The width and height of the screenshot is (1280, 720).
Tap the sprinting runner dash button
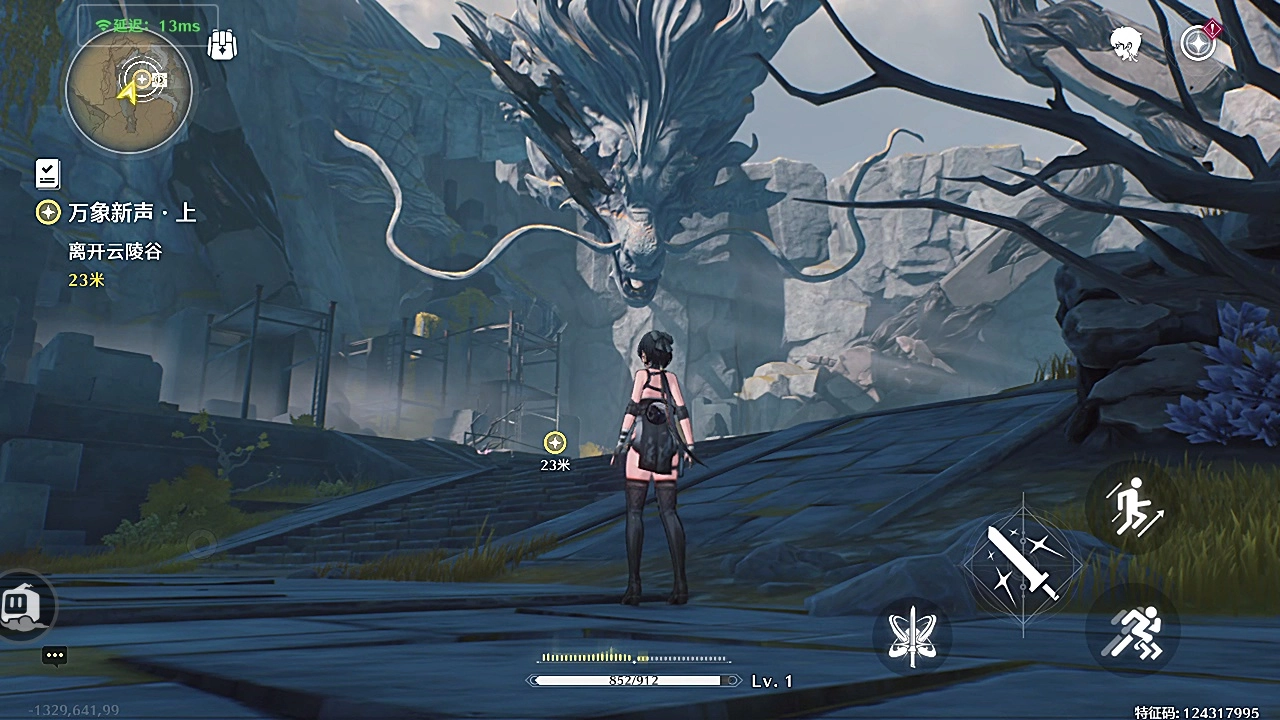1135,631
